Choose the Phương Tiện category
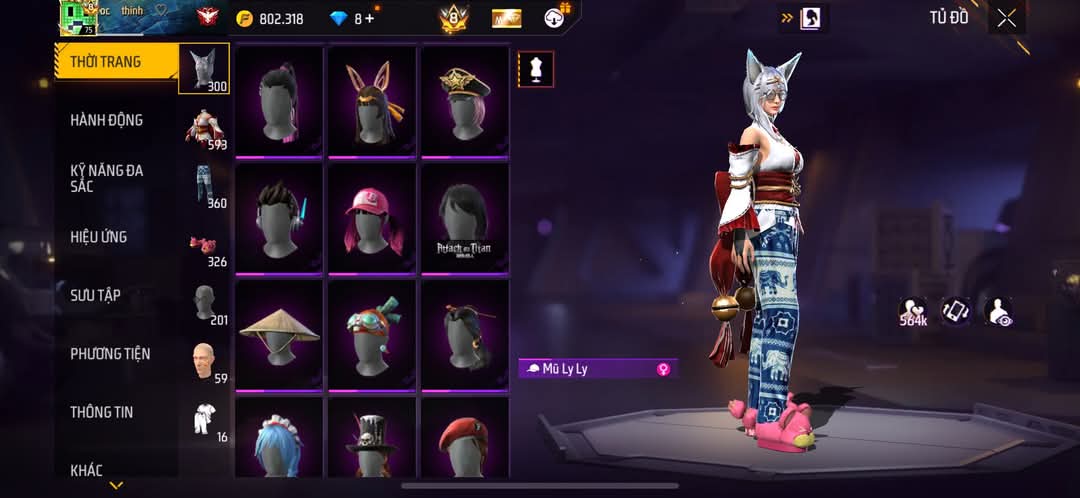Viewport: 1080px width, 498px height. [x=110, y=354]
